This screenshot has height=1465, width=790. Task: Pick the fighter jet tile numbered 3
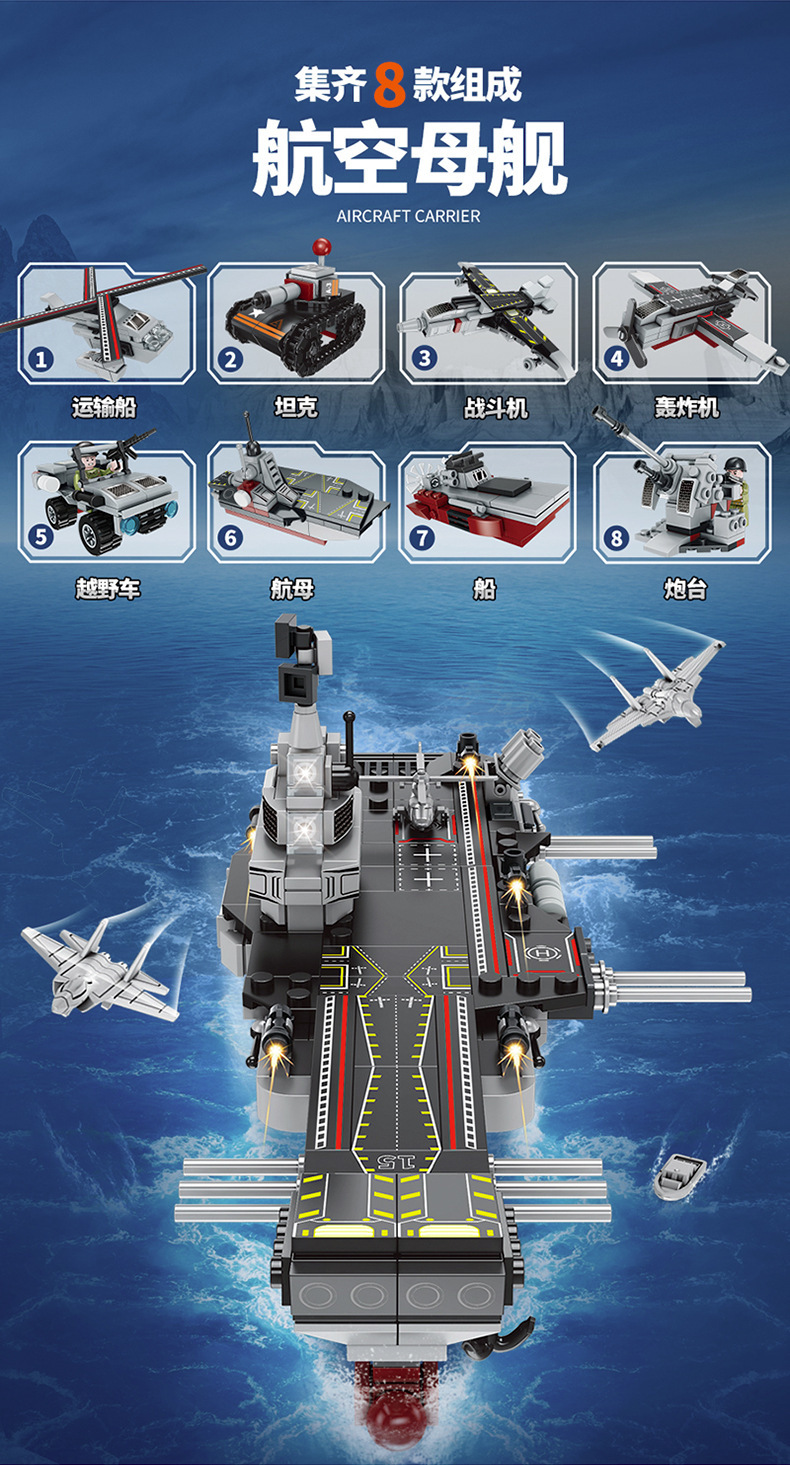coord(487,324)
